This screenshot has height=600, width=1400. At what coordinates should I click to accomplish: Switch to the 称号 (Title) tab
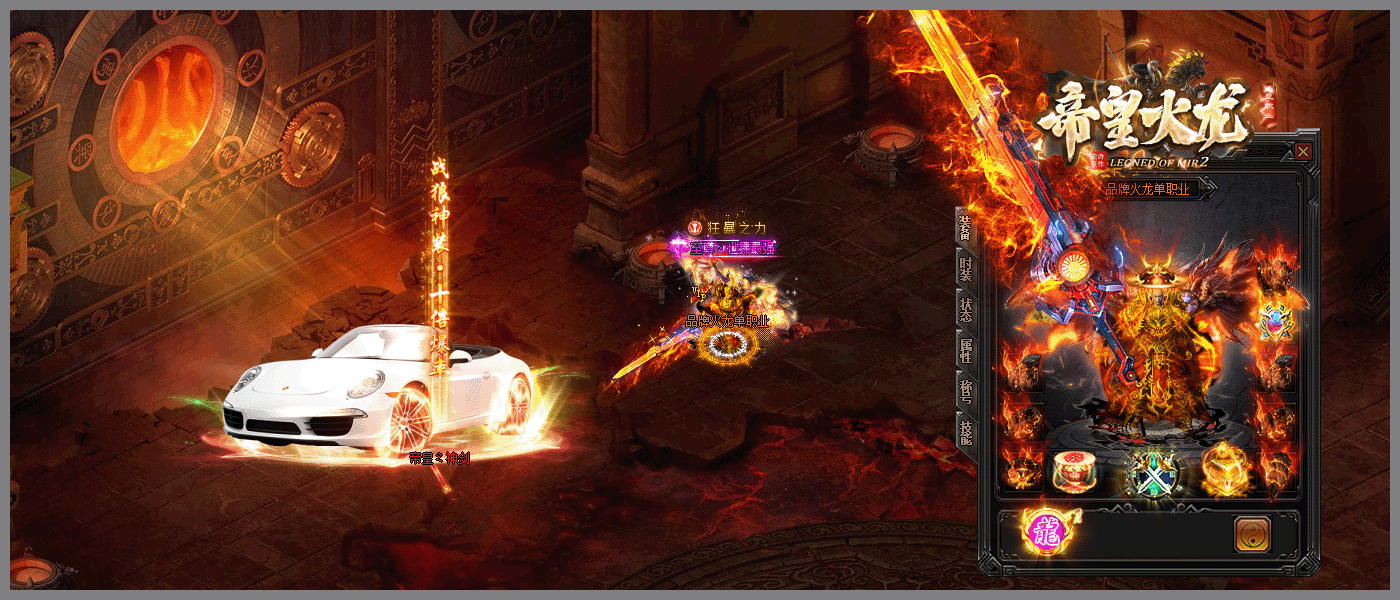pyautogui.click(x=965, y=389)
